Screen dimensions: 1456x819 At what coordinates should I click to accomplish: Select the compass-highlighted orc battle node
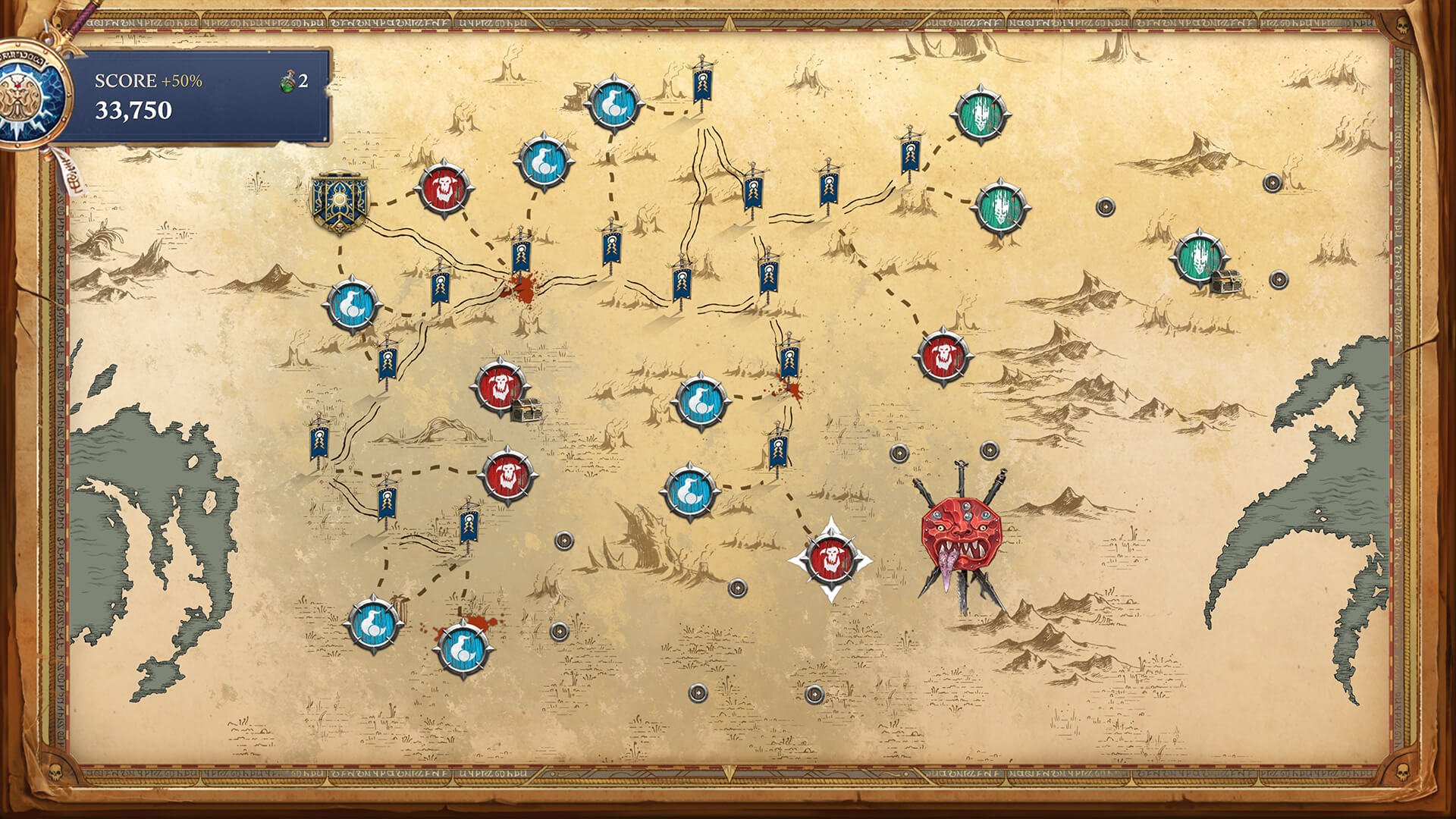[x=833, y=556]
